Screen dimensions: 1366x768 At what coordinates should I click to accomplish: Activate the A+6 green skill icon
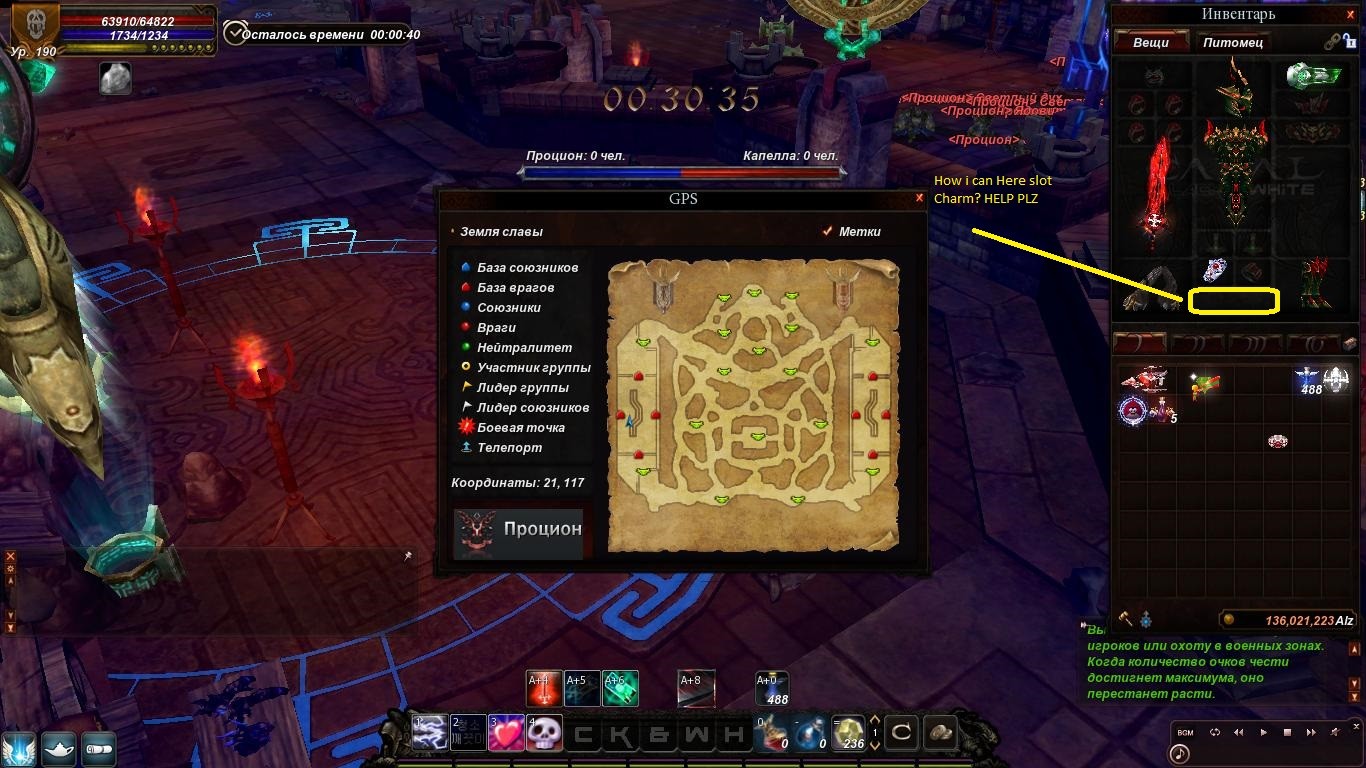620,688
